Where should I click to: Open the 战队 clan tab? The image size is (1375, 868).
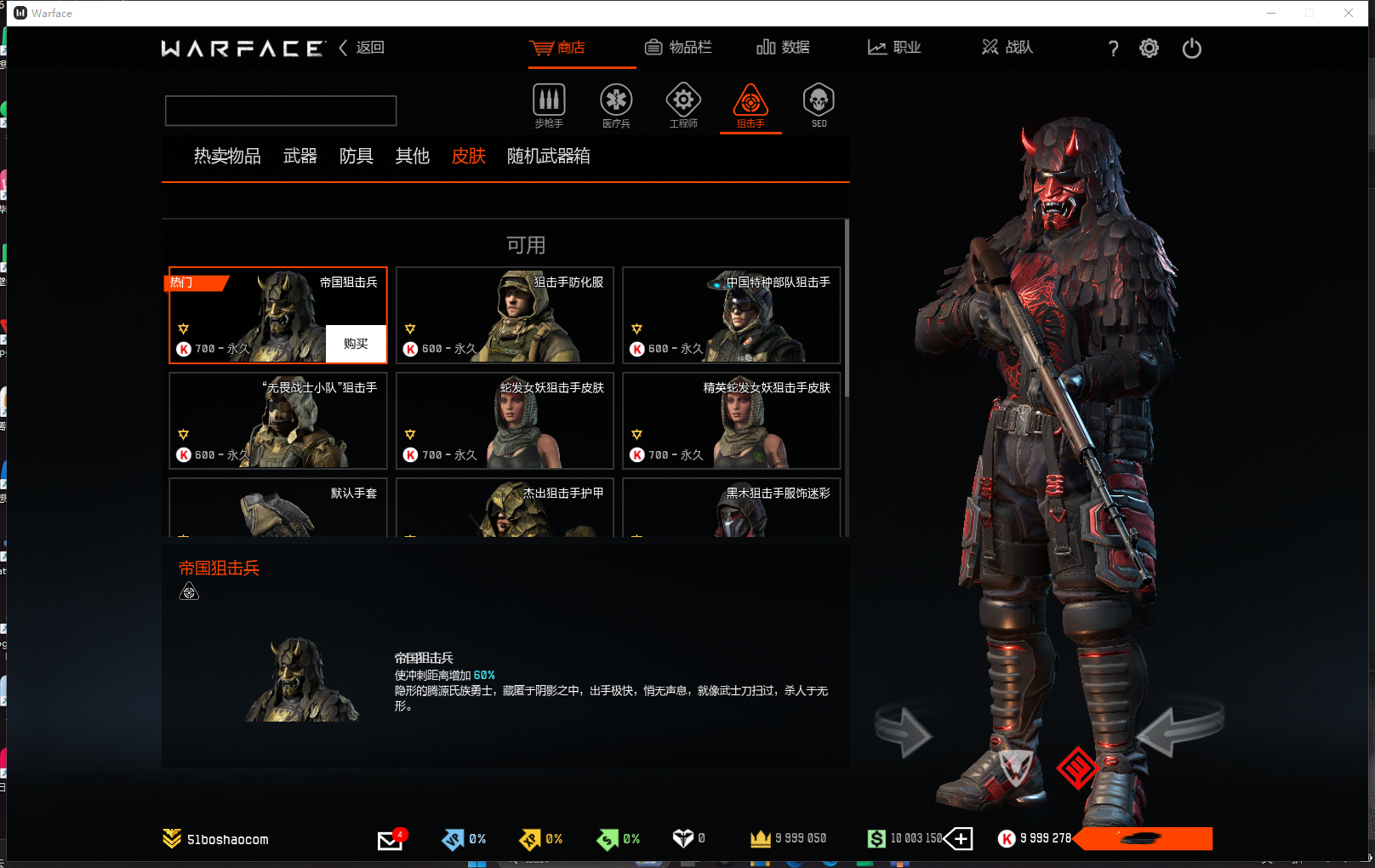click(1007, 48)
